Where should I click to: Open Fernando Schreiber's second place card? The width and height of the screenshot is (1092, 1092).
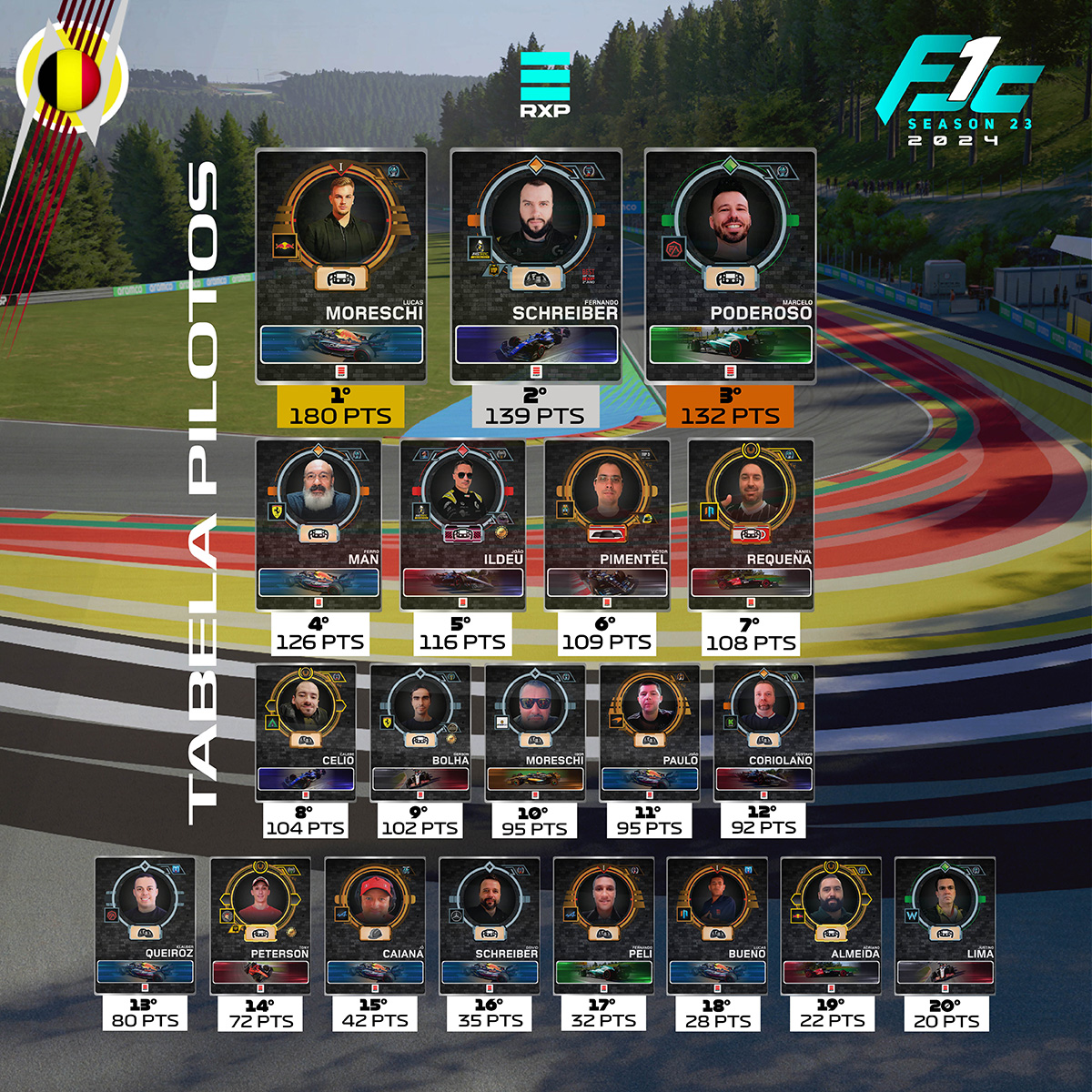coord(536,266)
